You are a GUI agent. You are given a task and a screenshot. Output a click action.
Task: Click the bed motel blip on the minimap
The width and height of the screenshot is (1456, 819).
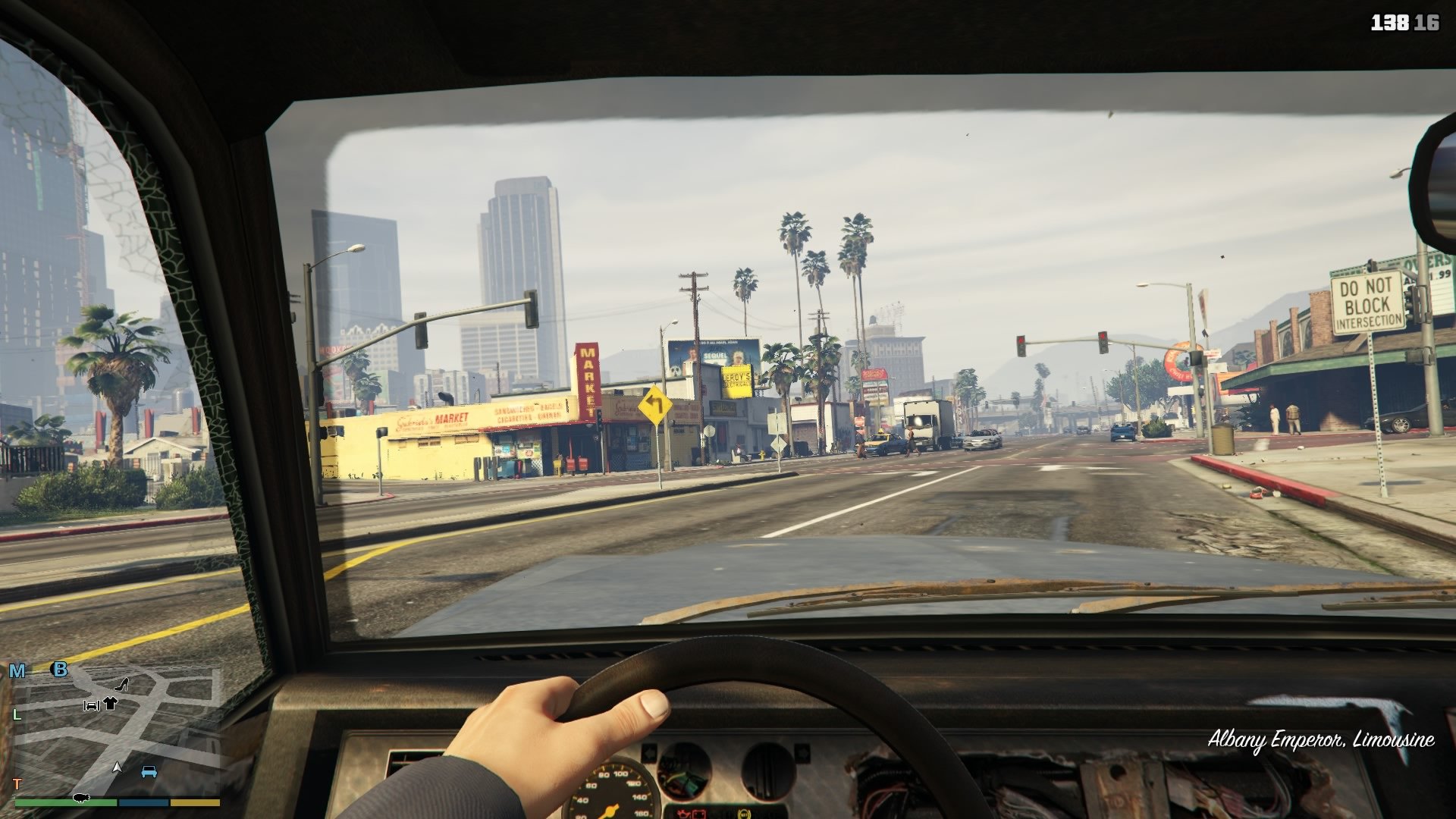coord(91,705)
